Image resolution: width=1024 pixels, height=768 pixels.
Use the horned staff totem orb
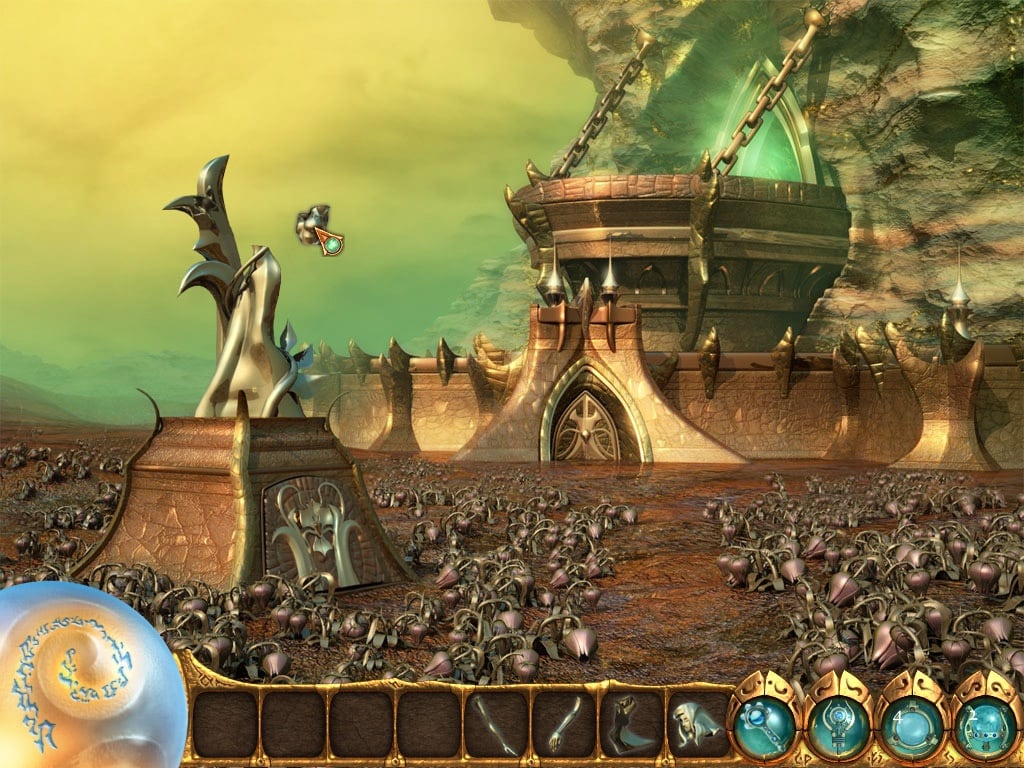838,726
